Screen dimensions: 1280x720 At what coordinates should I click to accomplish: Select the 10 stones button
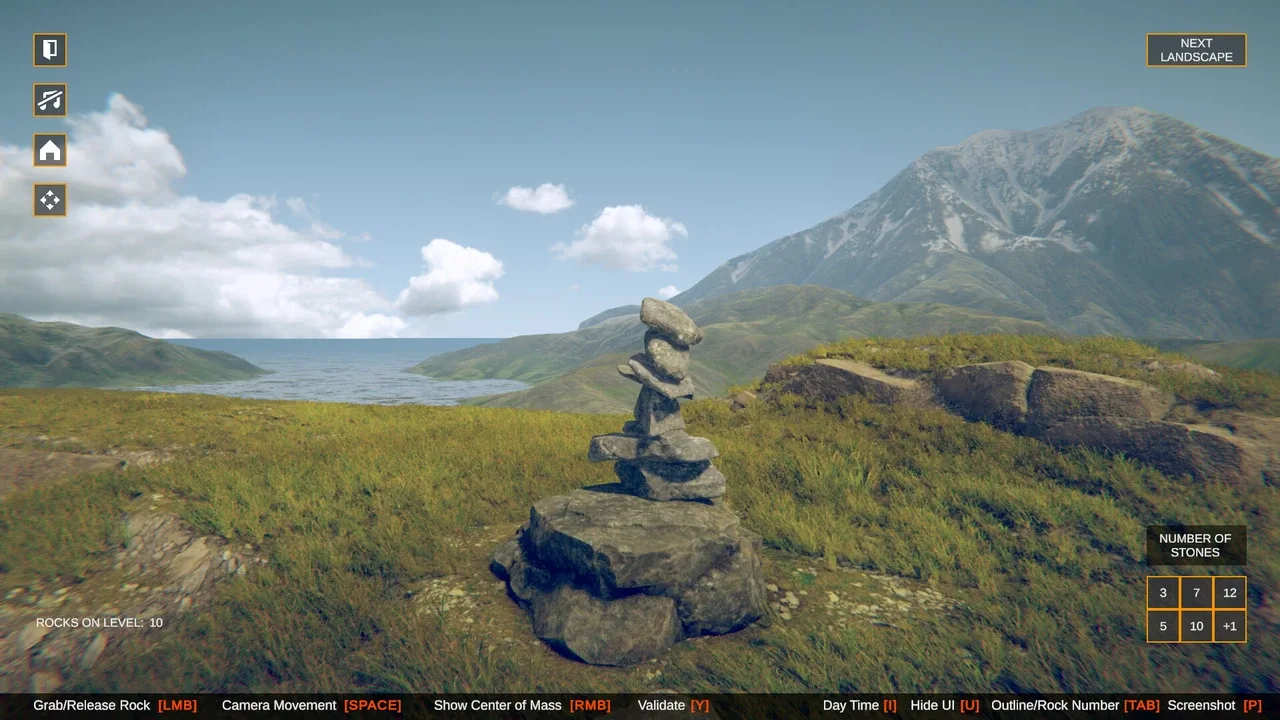click(x=1196, y=626)
